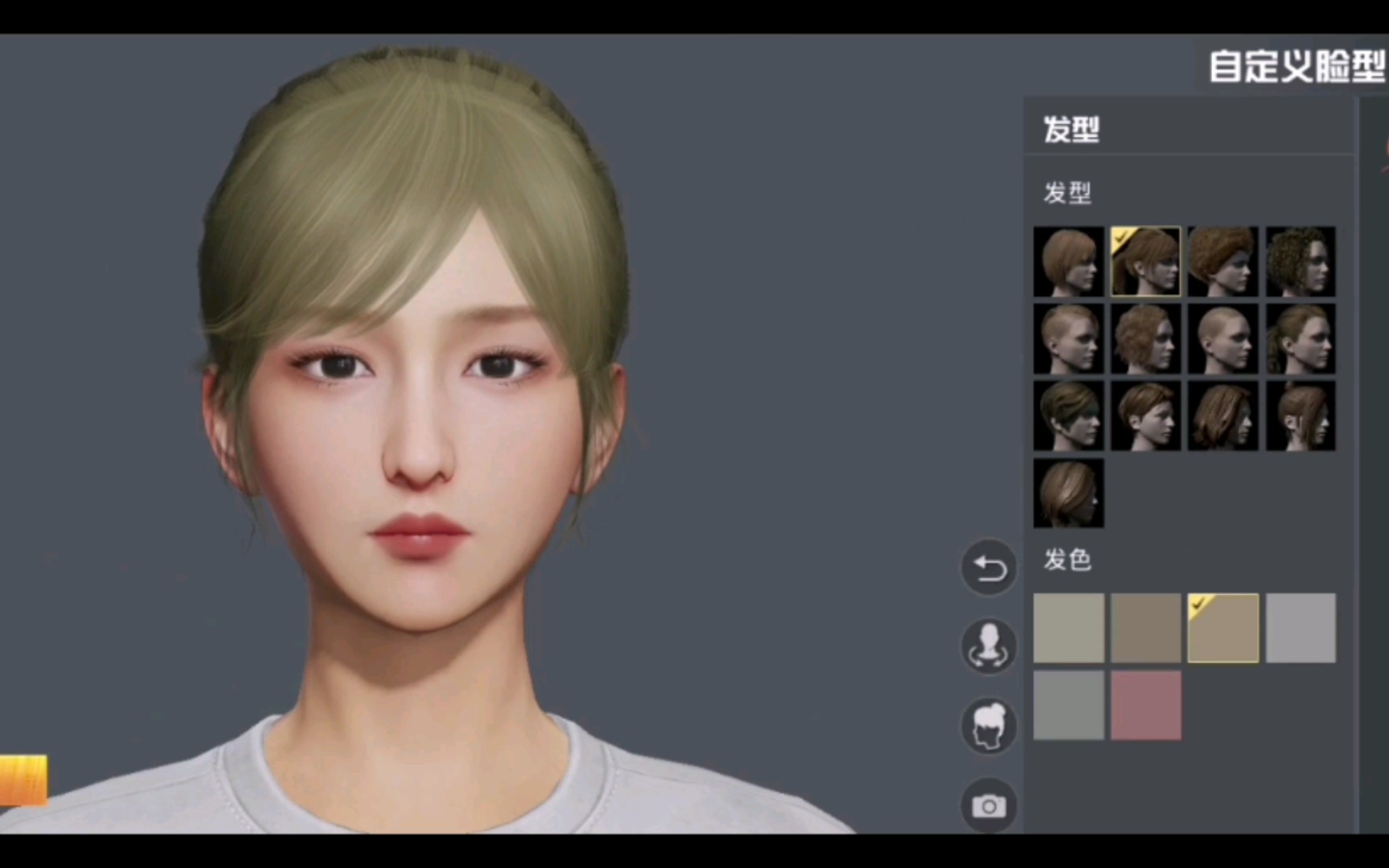Select the pink hair color swatch

point(1145,705)
